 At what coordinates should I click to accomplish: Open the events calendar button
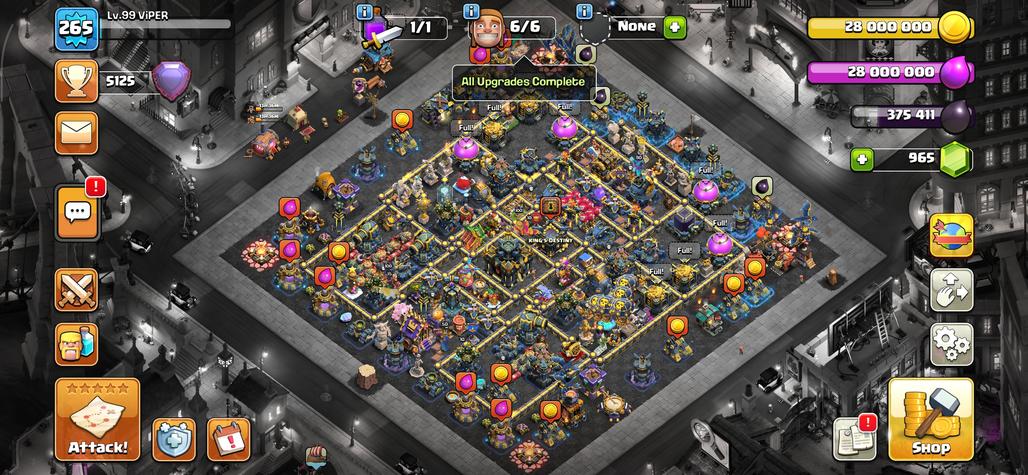coord(228,439)
